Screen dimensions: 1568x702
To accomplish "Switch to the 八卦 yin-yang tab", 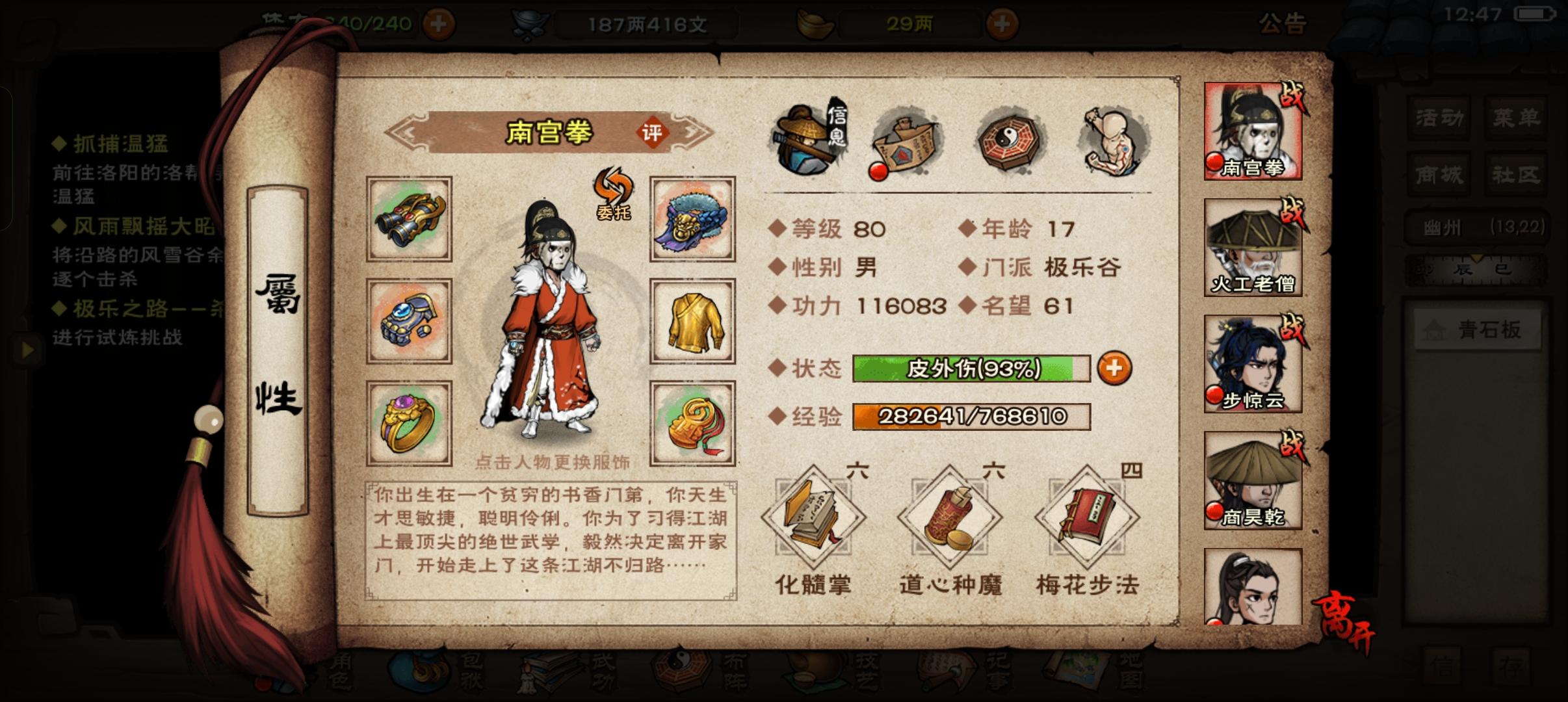I will pos(1010,140).
